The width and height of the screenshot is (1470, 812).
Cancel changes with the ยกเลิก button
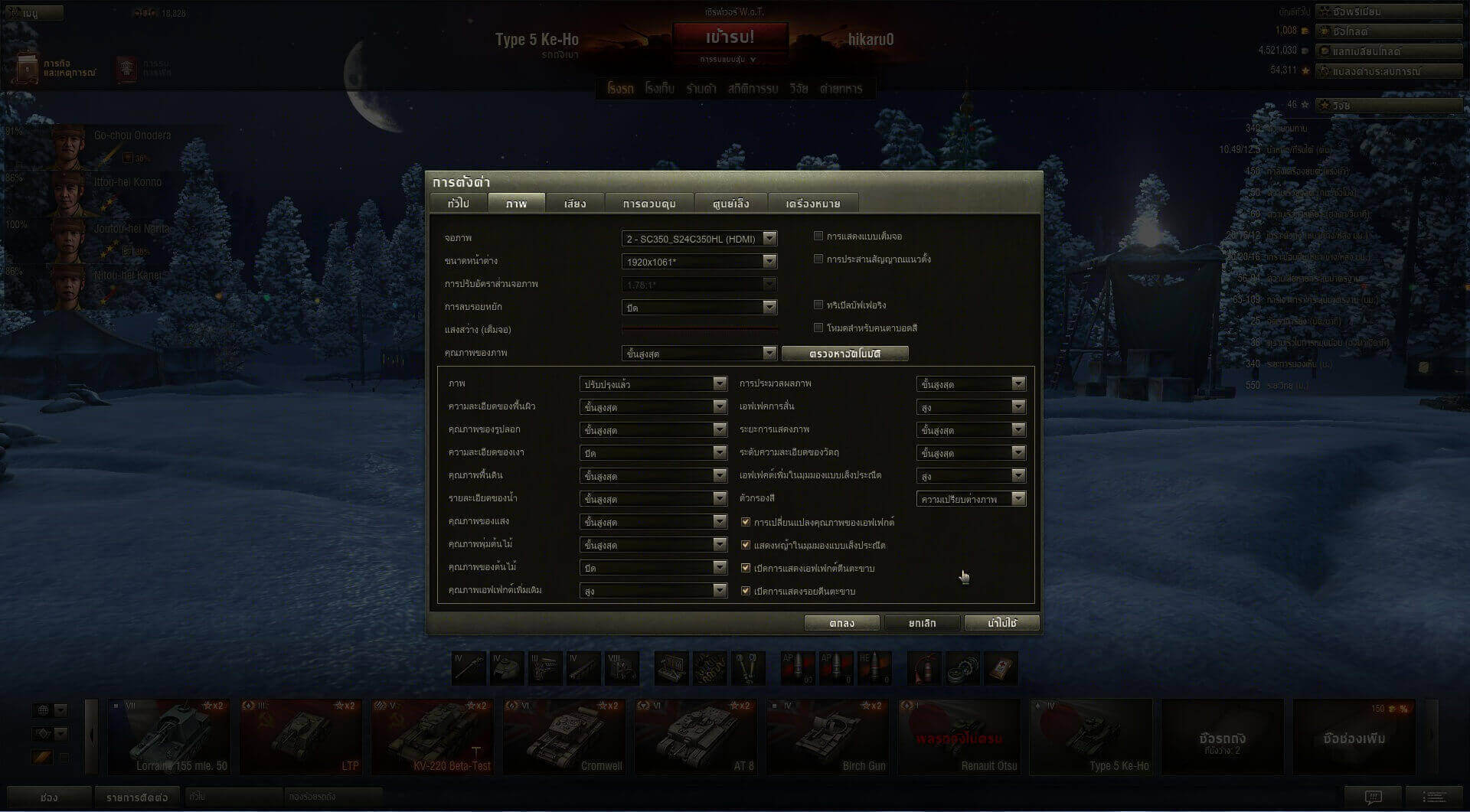point(922,623)
